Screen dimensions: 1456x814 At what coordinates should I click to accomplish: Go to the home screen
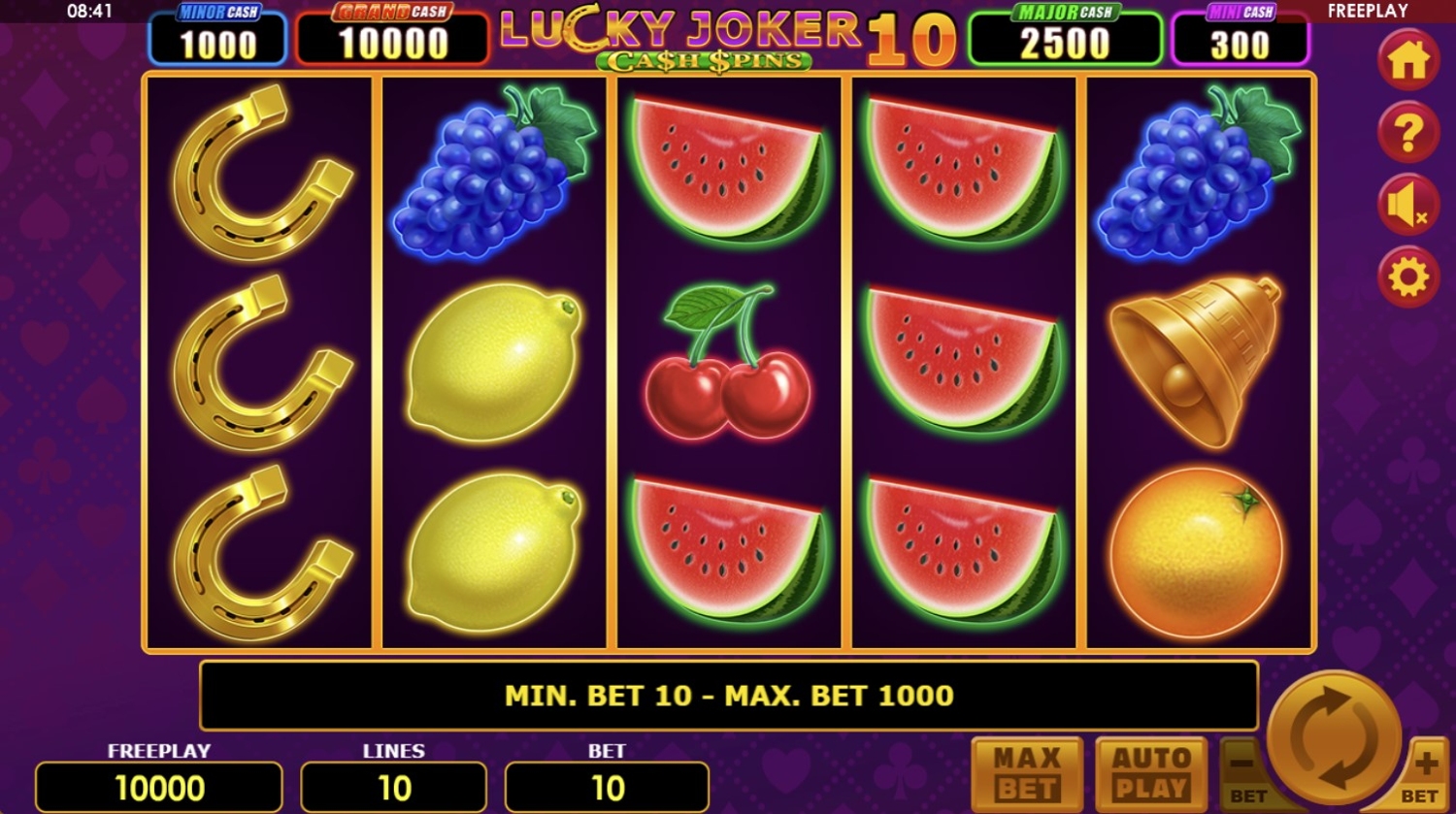pyautogui.click(x=1407, y=61)
